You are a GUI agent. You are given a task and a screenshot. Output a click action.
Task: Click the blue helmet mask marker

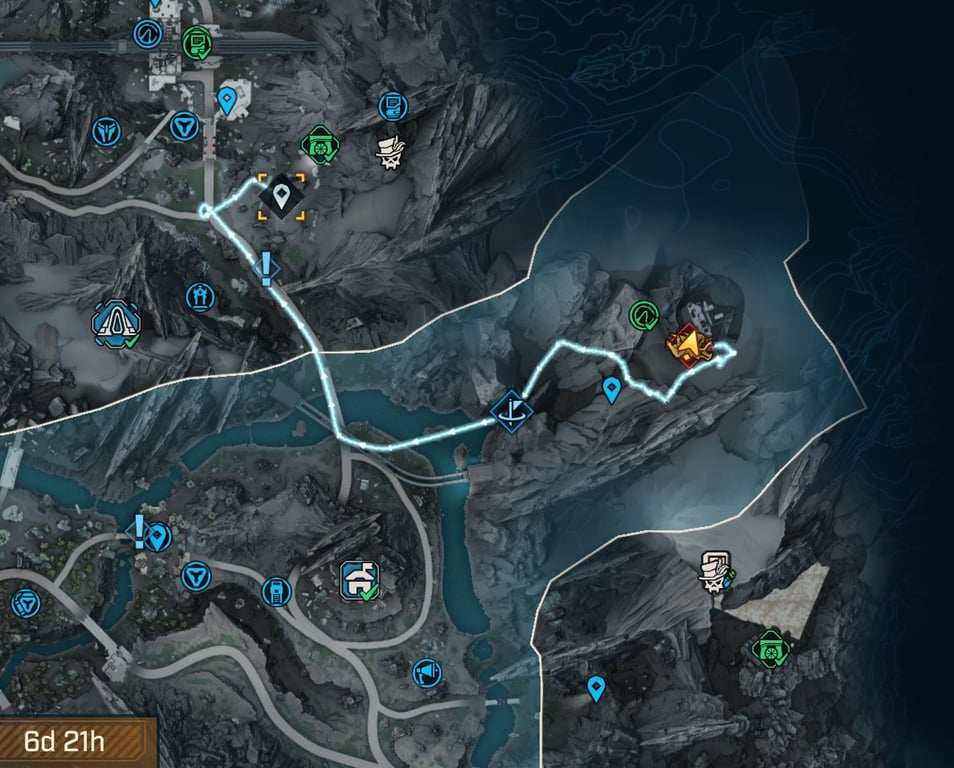click(x=106, y=130)
